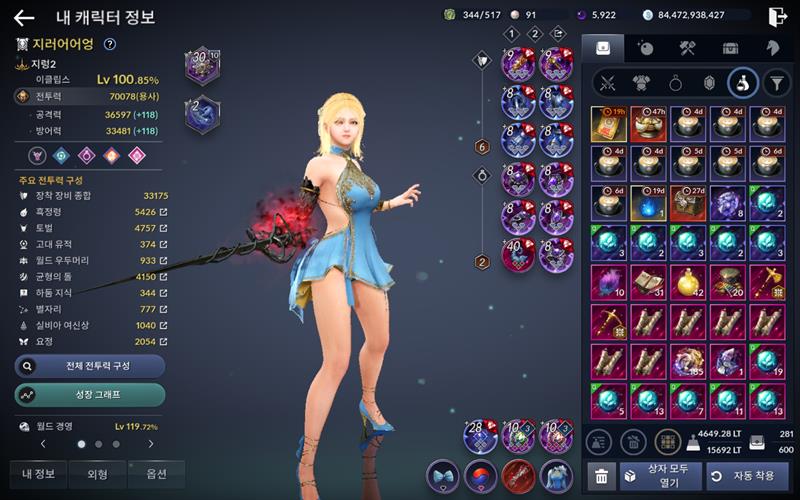Image resolution: width=800 pixels, height=500 pixels.
Task: Click the exit door icon
Action: [x=777, y=16]
